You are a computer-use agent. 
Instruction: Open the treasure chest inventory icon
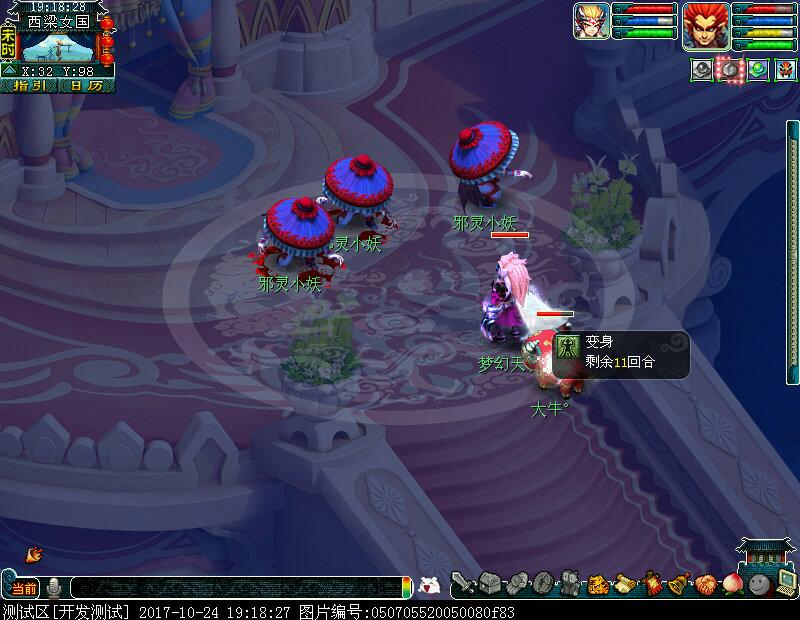pos(489,583)
